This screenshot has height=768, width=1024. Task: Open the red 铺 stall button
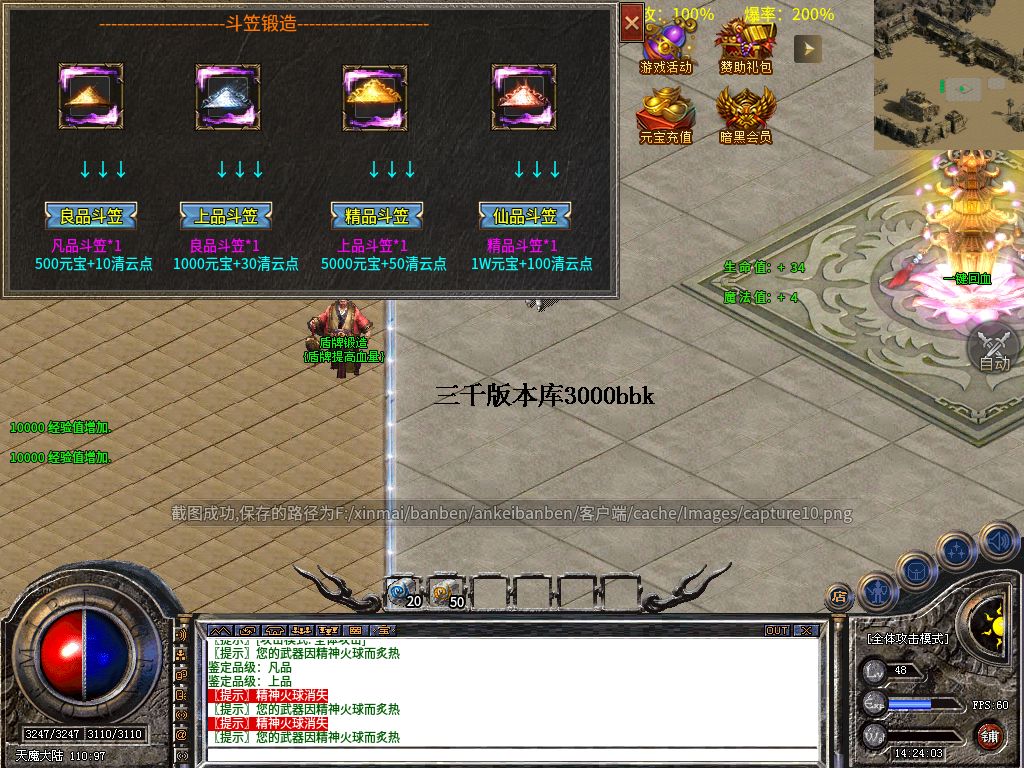[991, 736]
